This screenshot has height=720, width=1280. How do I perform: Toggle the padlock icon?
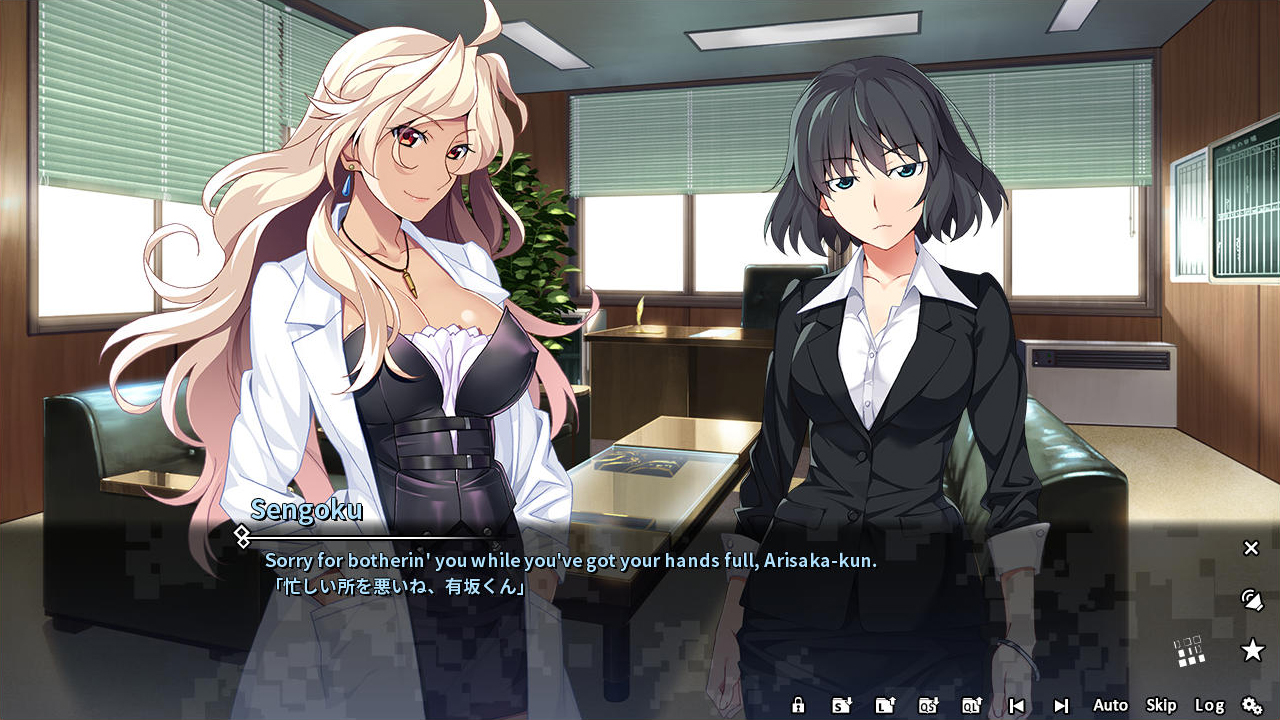click(799, 706)
